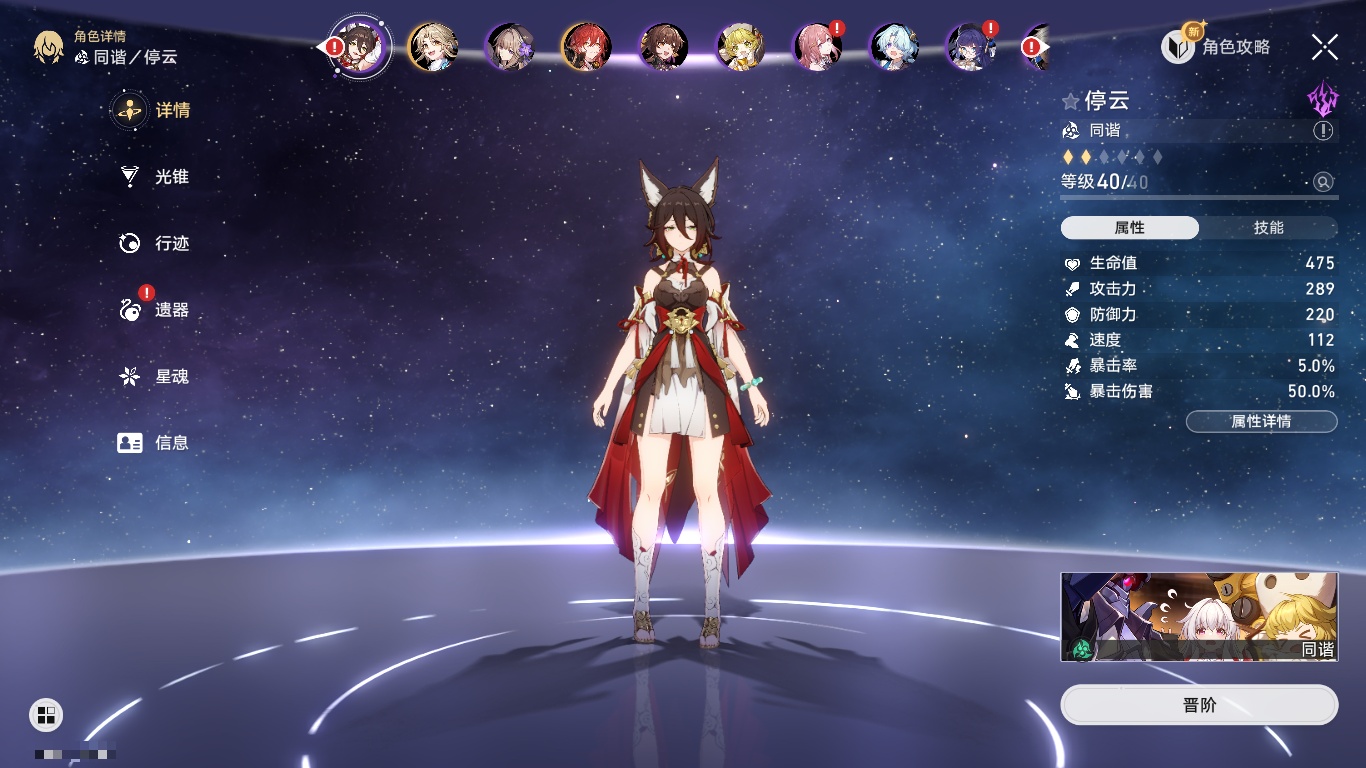Switch to the 技能 skills tab
Screen dimensions: 1366x768
(x=1268, y=228)
